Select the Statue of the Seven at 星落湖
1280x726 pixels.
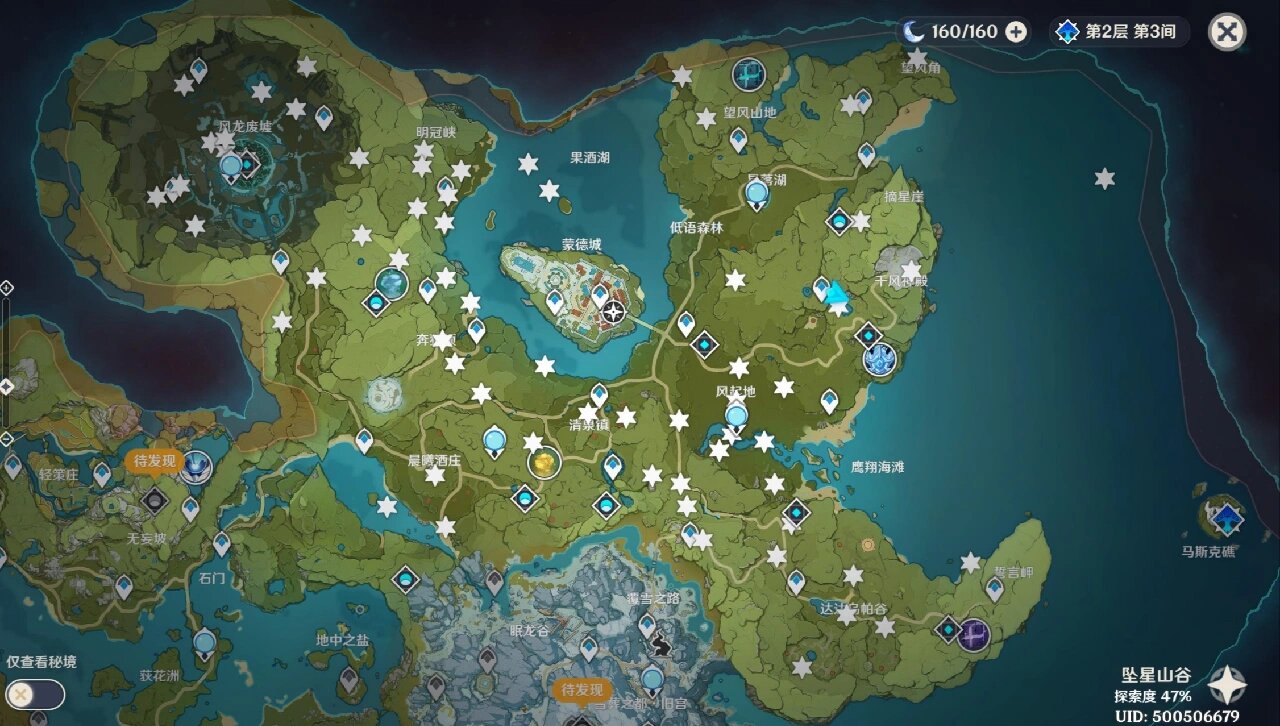coord(757,193)
